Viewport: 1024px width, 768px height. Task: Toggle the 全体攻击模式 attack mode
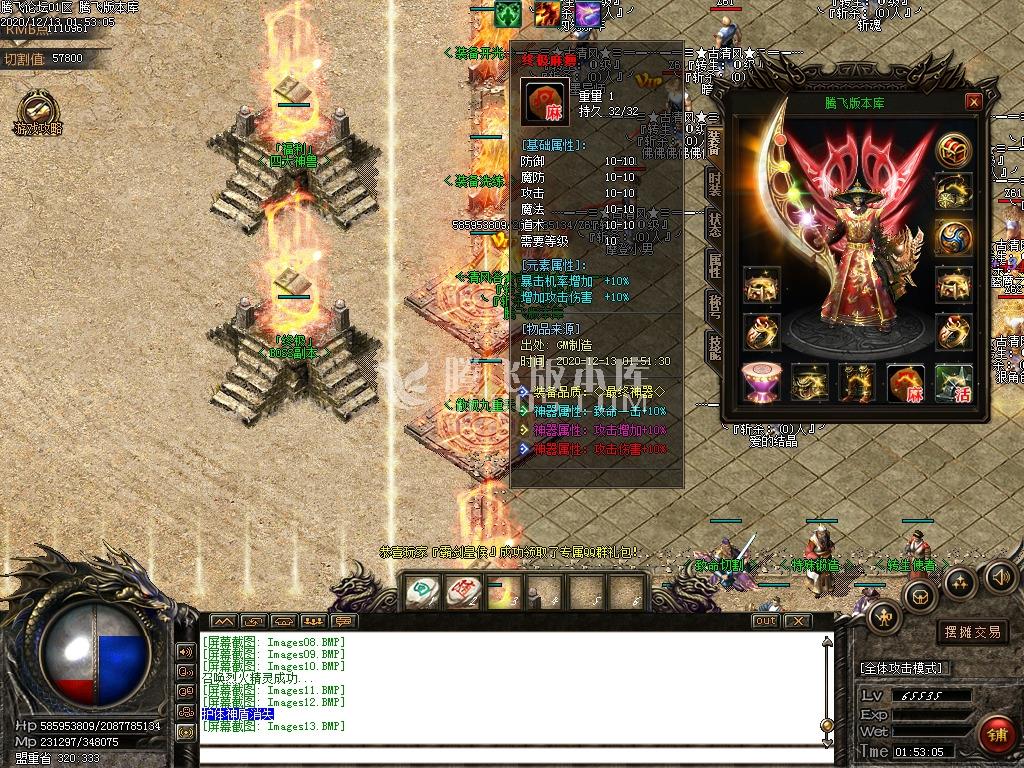[906, 667]
